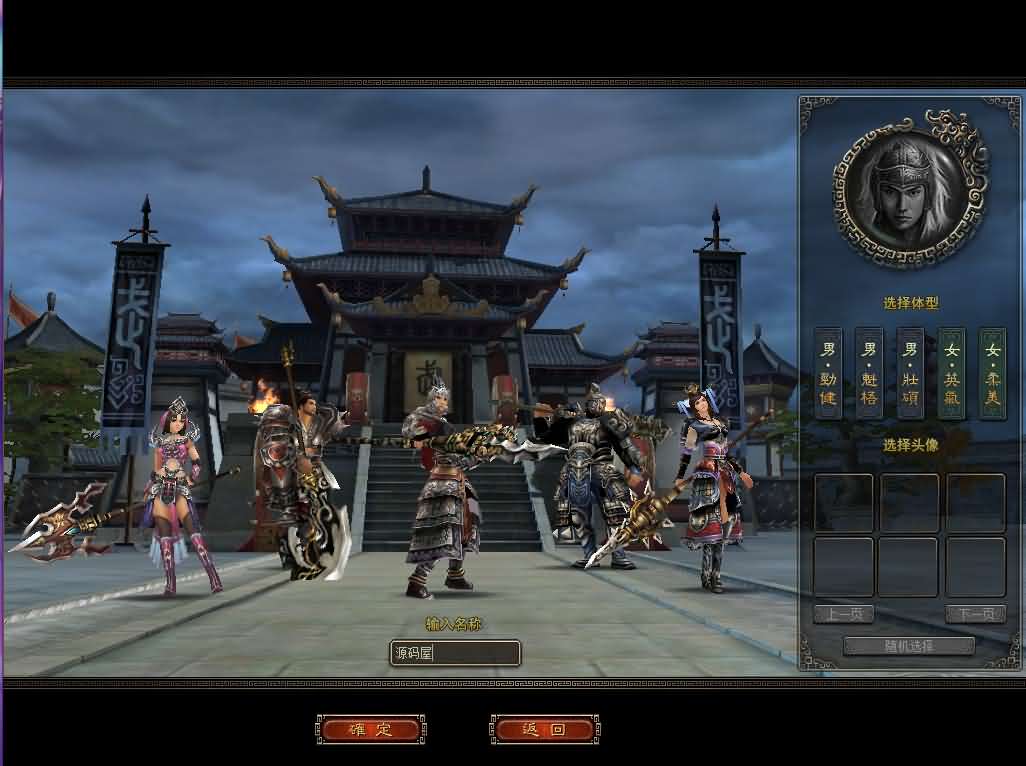1026x766 pixels.
Task: Confirm character creation with 確定 button
Action: tap(371, 729)
